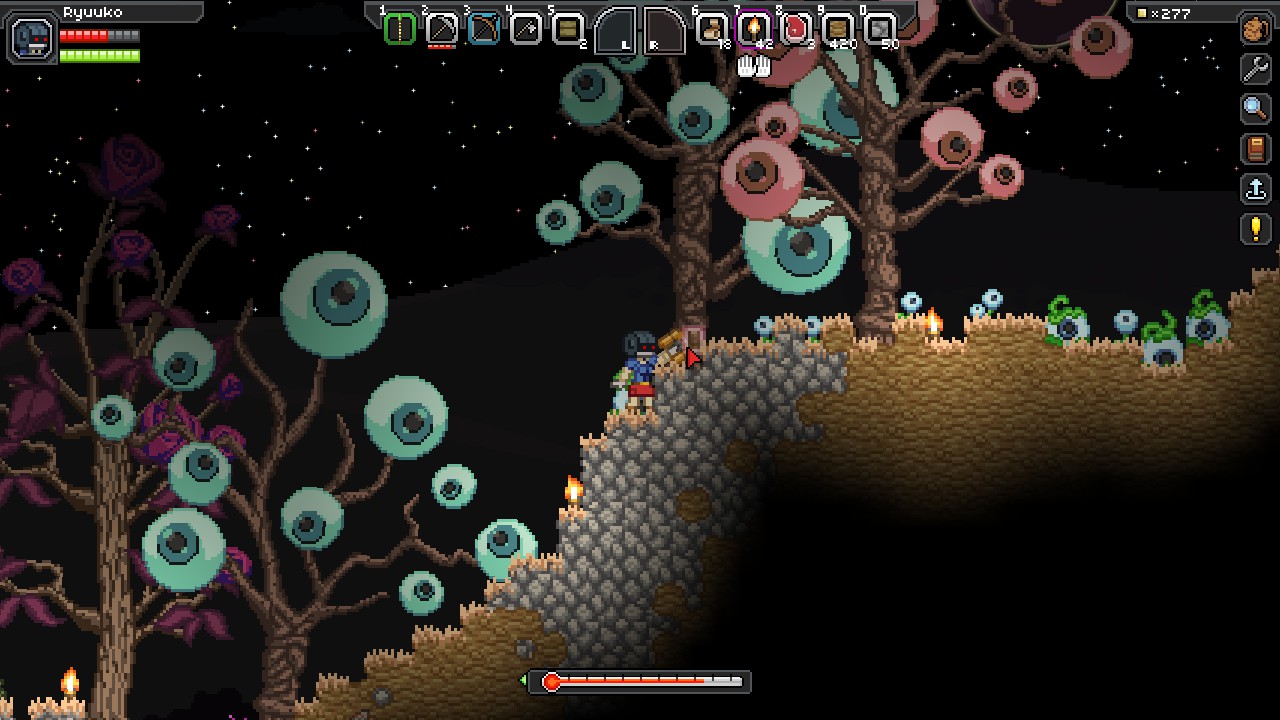
Task: Select the cobblestone stack in slot 0
Action: pos(879,29)
